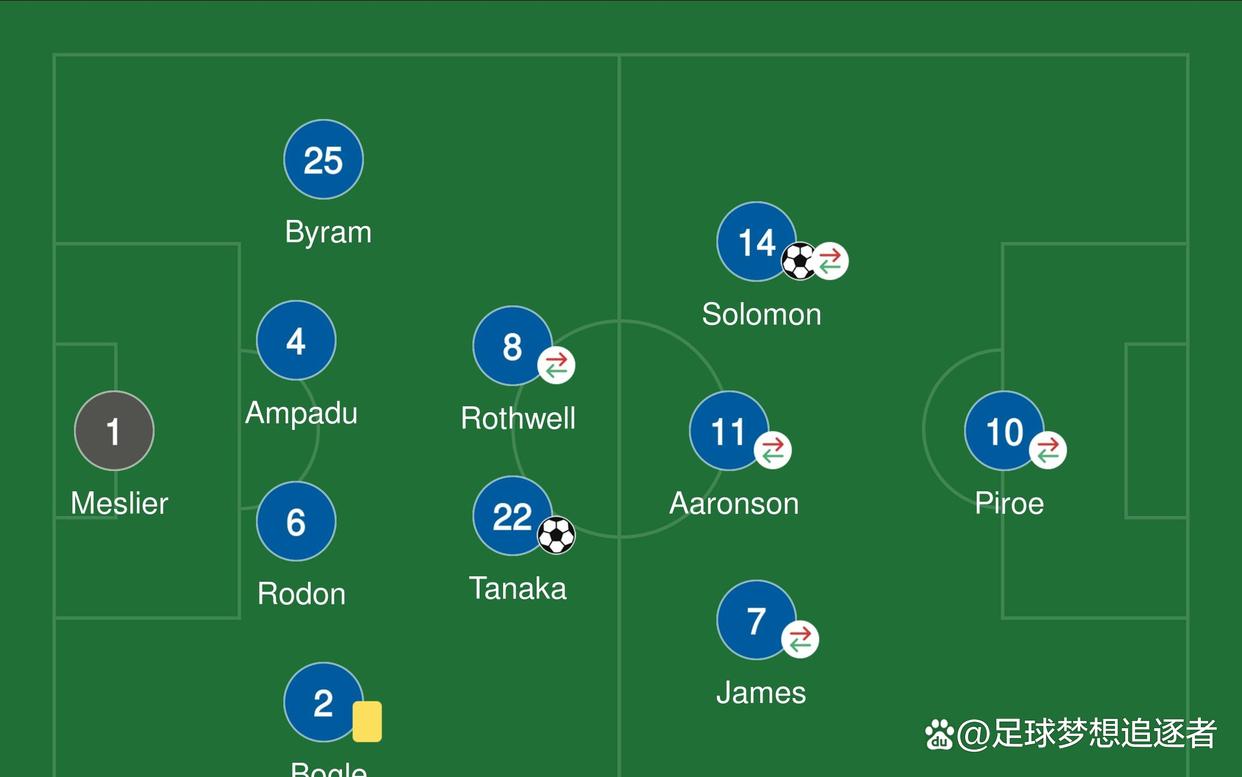
Task: Choose Ampadu's number 4 marker
Action: (296, 341)
